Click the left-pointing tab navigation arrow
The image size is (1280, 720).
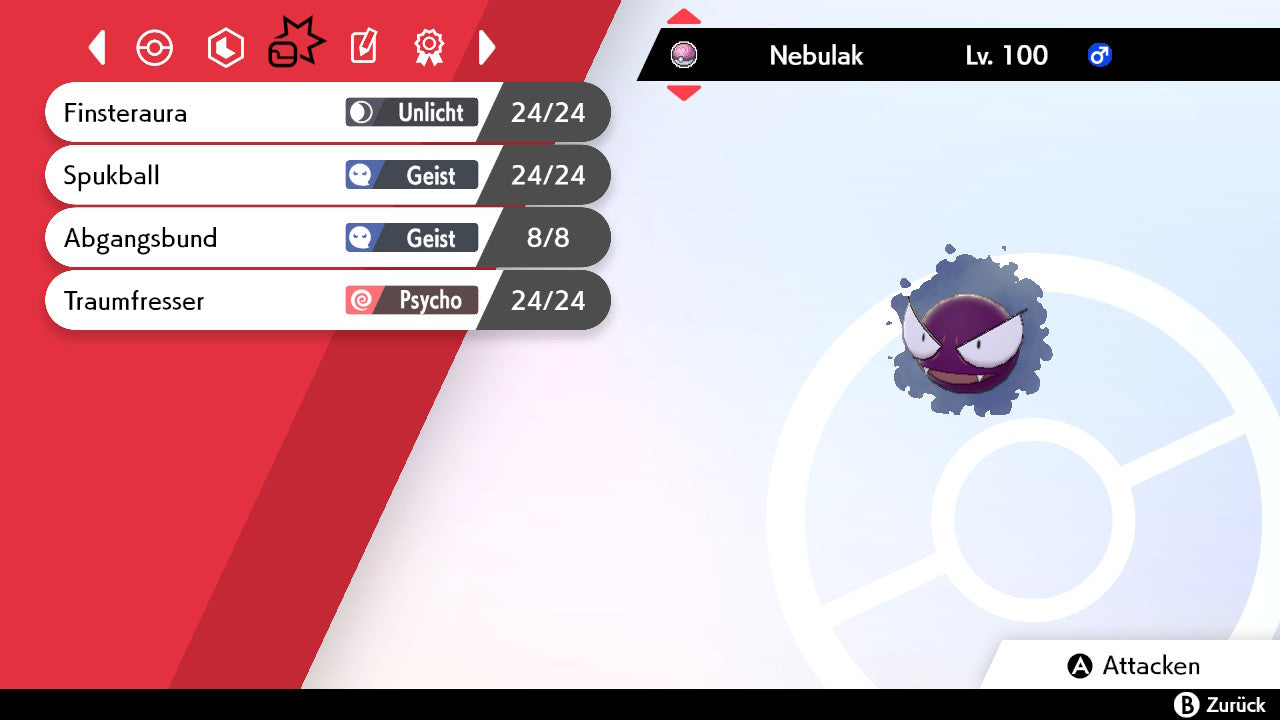pyautogui.click(x=97, y=47)
